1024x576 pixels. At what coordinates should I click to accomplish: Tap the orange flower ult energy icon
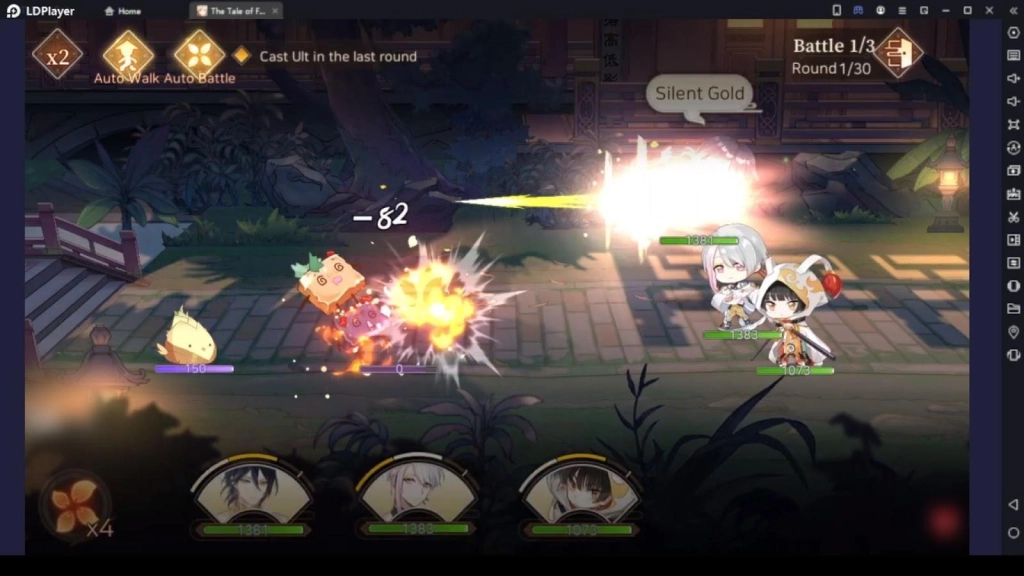tap(76, 506)
